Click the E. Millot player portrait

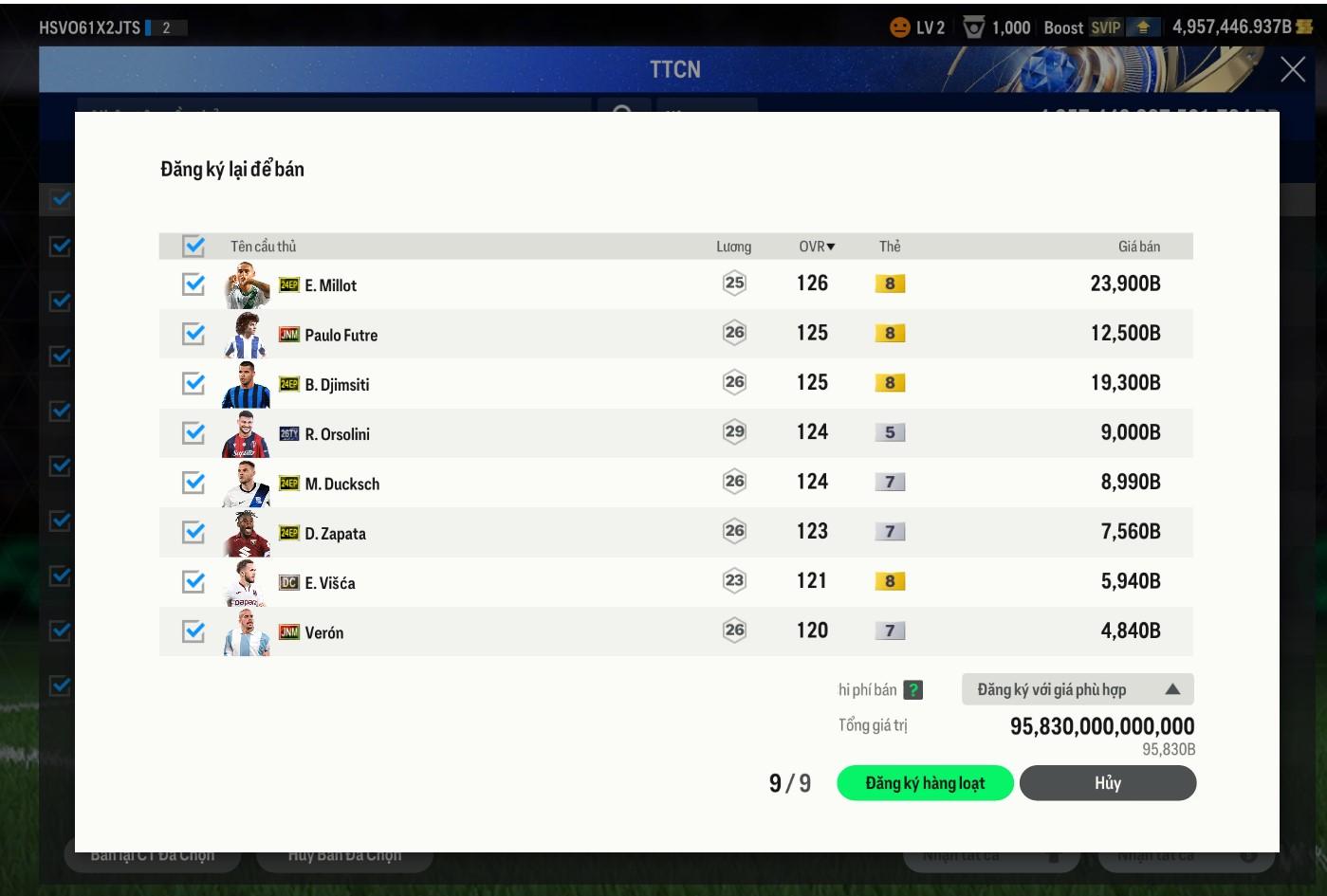pos(247,284)
